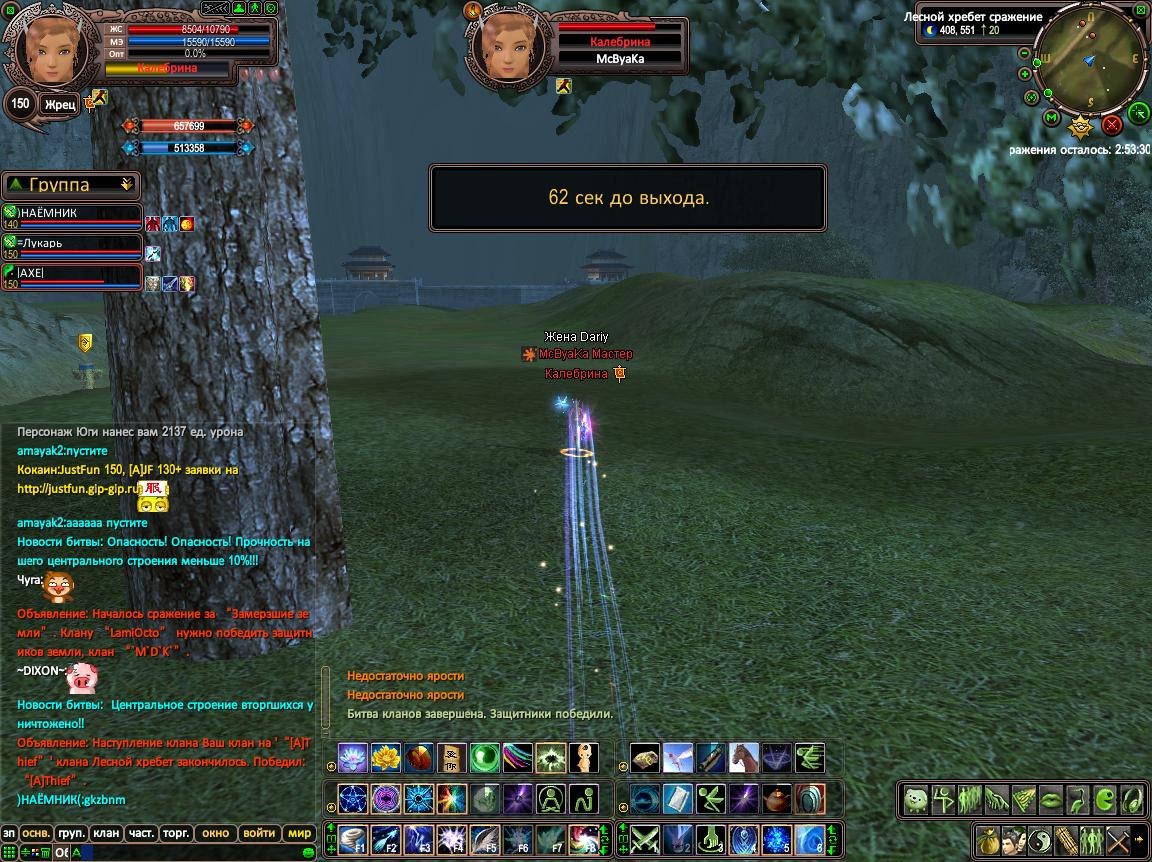Use the feather skill on F5

pyautogui.click(x=484, y=838)
